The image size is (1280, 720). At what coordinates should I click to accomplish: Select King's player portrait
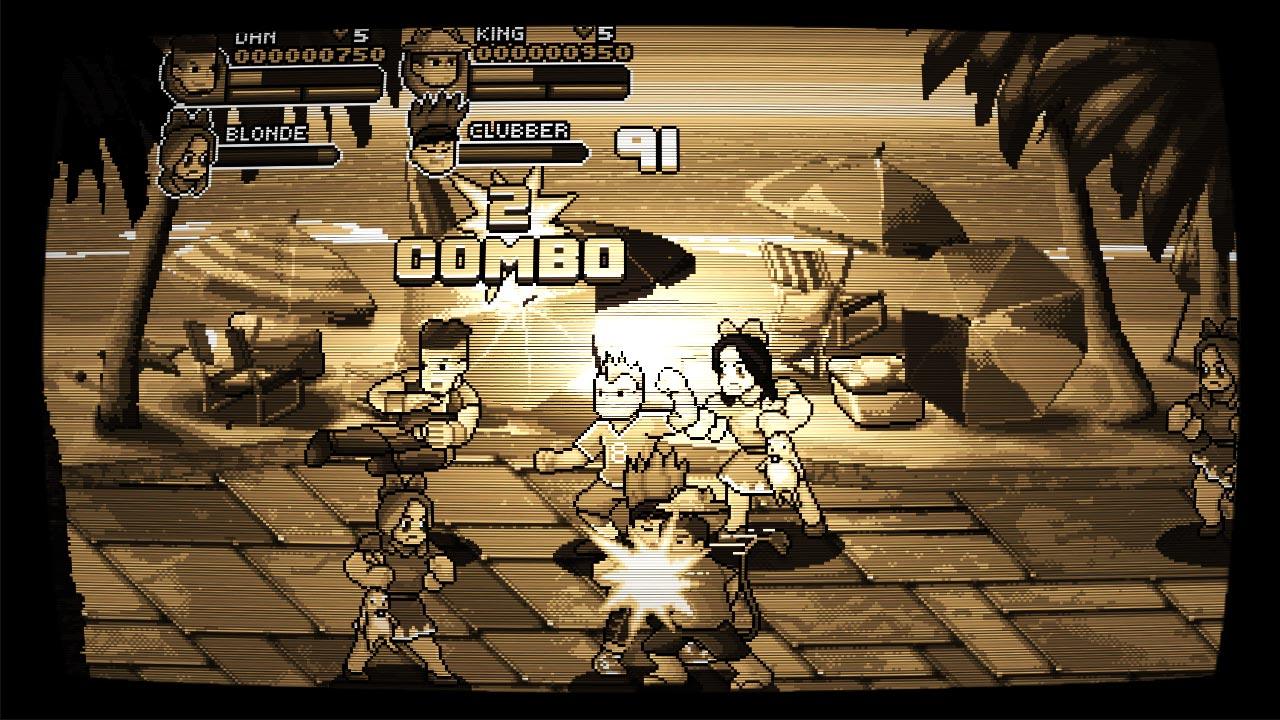[432, 66]
